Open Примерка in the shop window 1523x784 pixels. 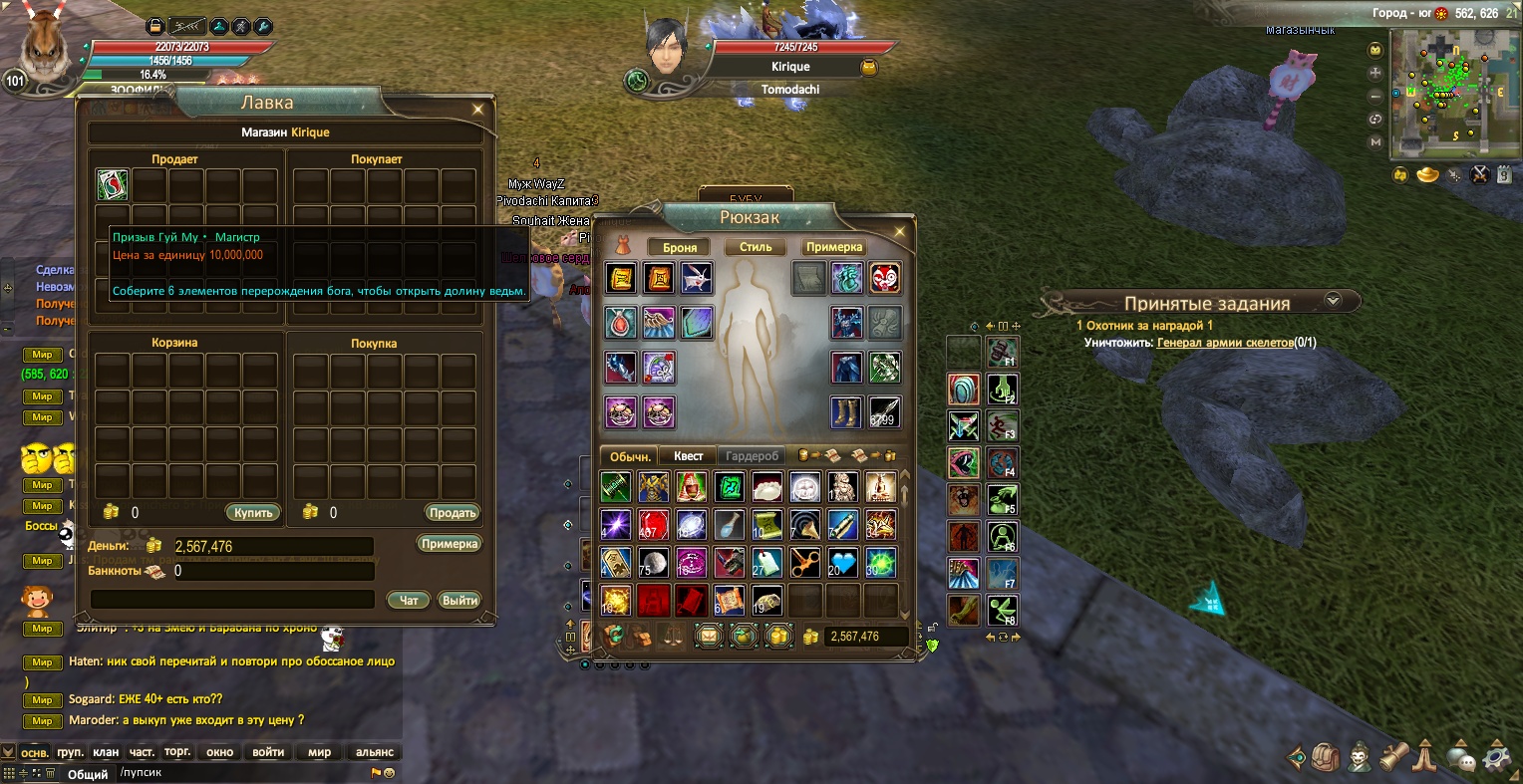[x=450, y=545]
